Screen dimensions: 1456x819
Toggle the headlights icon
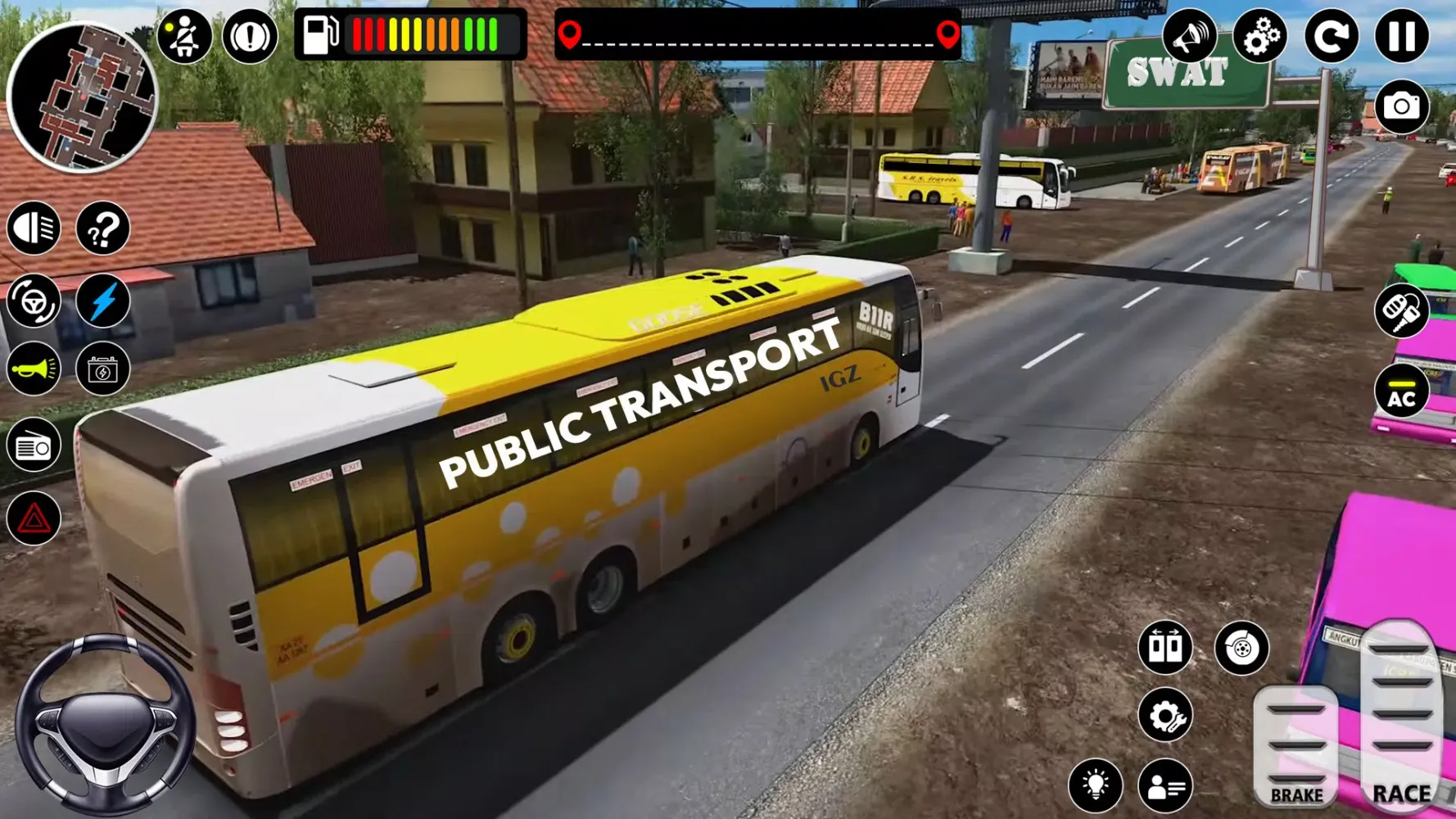point(34,228)
